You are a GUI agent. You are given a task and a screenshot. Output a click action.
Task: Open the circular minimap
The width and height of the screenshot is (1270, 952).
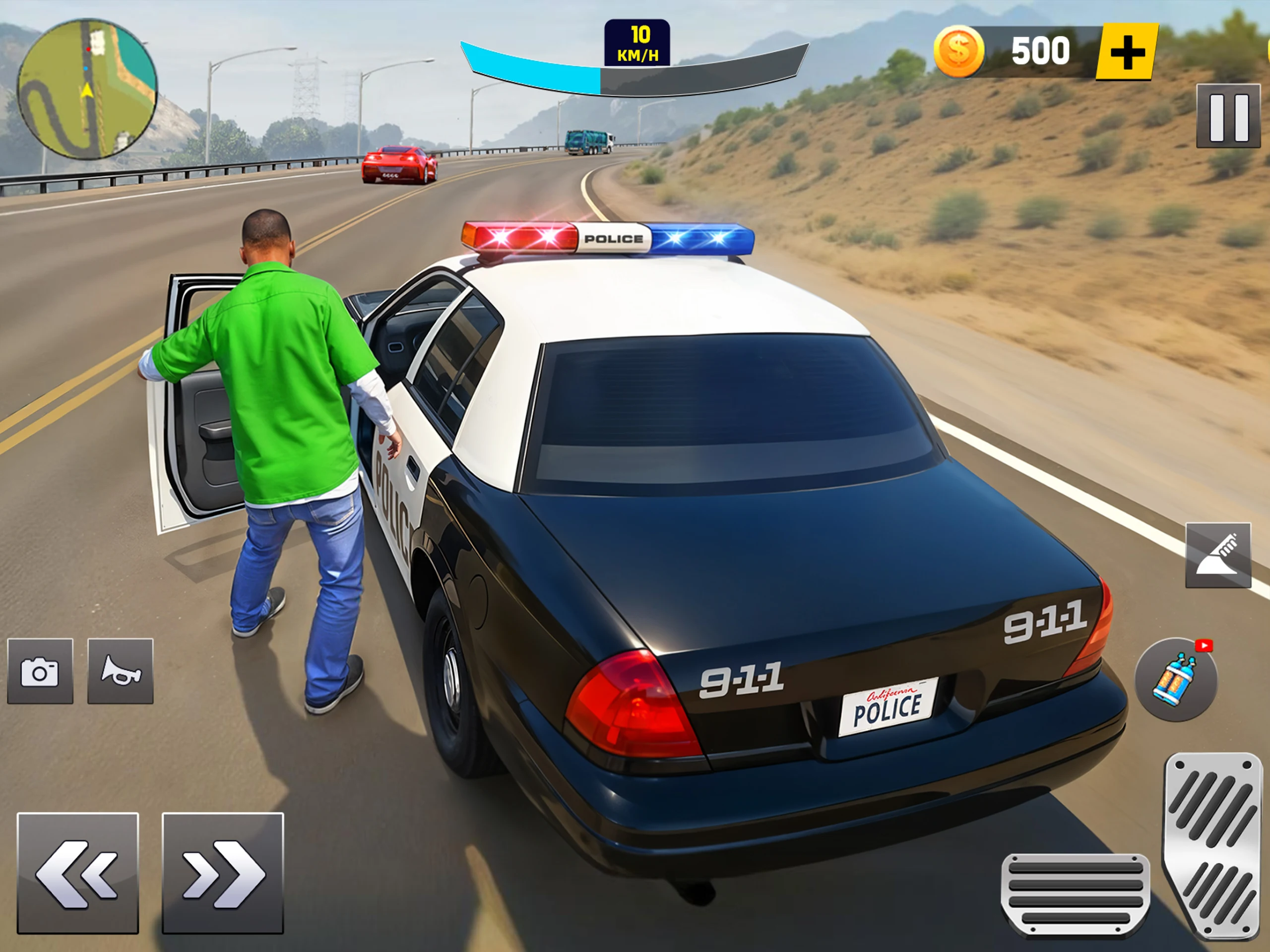(x=87, y=89)
